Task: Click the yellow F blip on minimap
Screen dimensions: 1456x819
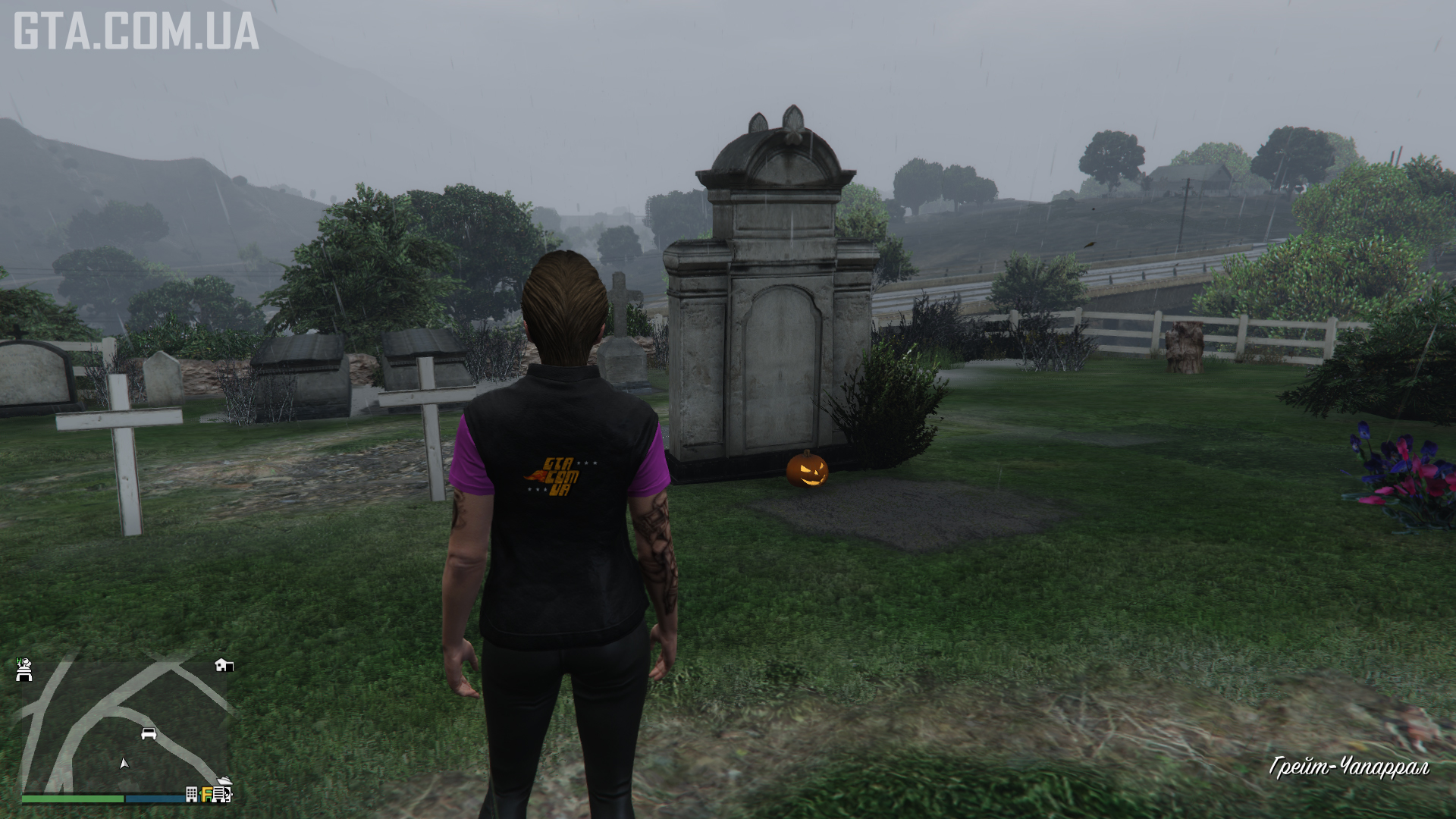Action: [x=206, y=794]
